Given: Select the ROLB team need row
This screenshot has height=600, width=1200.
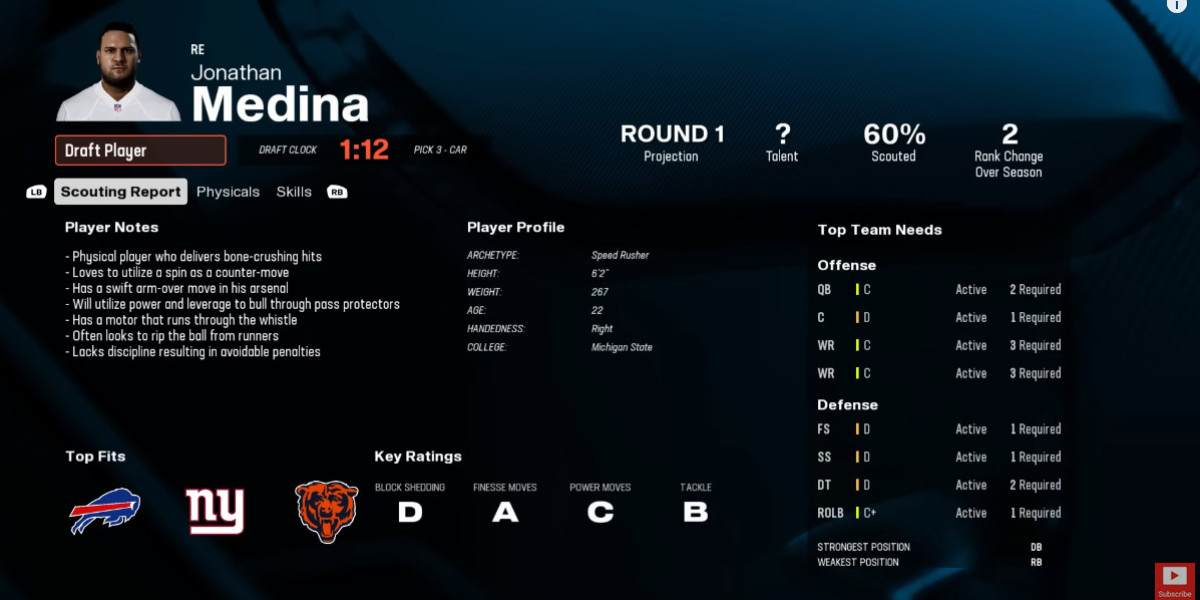Looking at the screenshot, I should [x=938, y=513].
